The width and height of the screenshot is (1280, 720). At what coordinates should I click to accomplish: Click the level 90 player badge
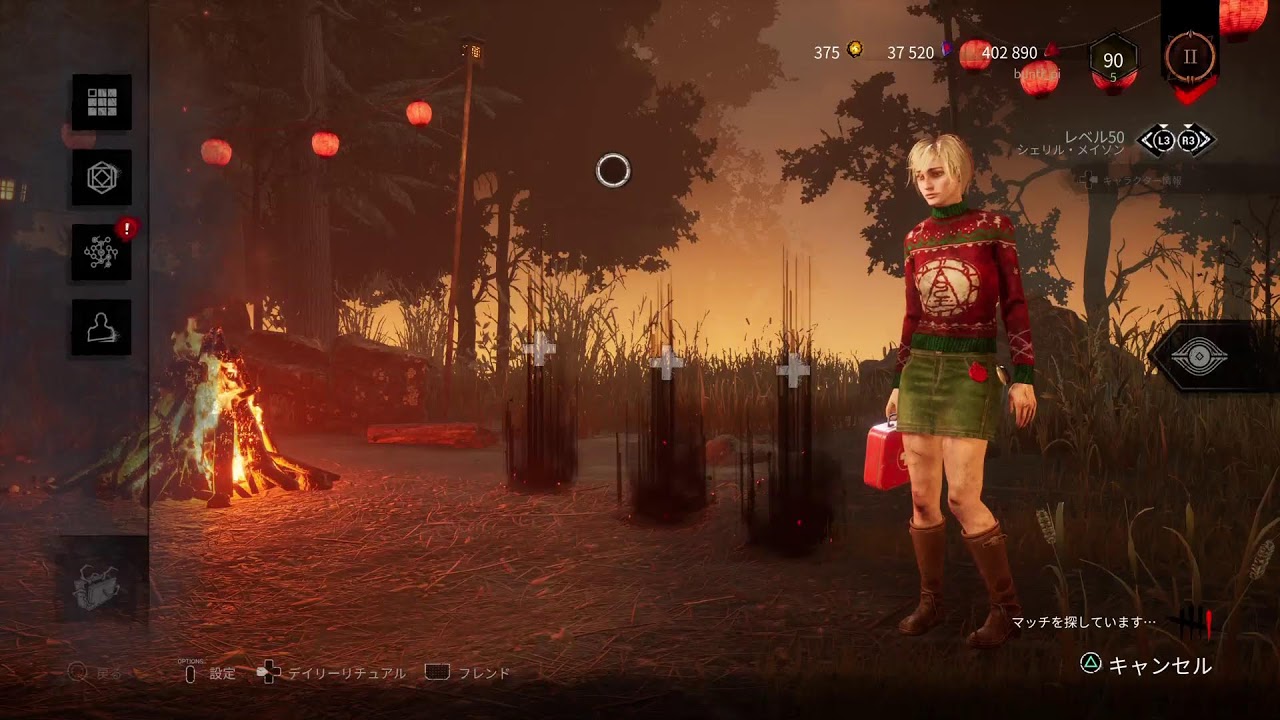(1112, 62)
